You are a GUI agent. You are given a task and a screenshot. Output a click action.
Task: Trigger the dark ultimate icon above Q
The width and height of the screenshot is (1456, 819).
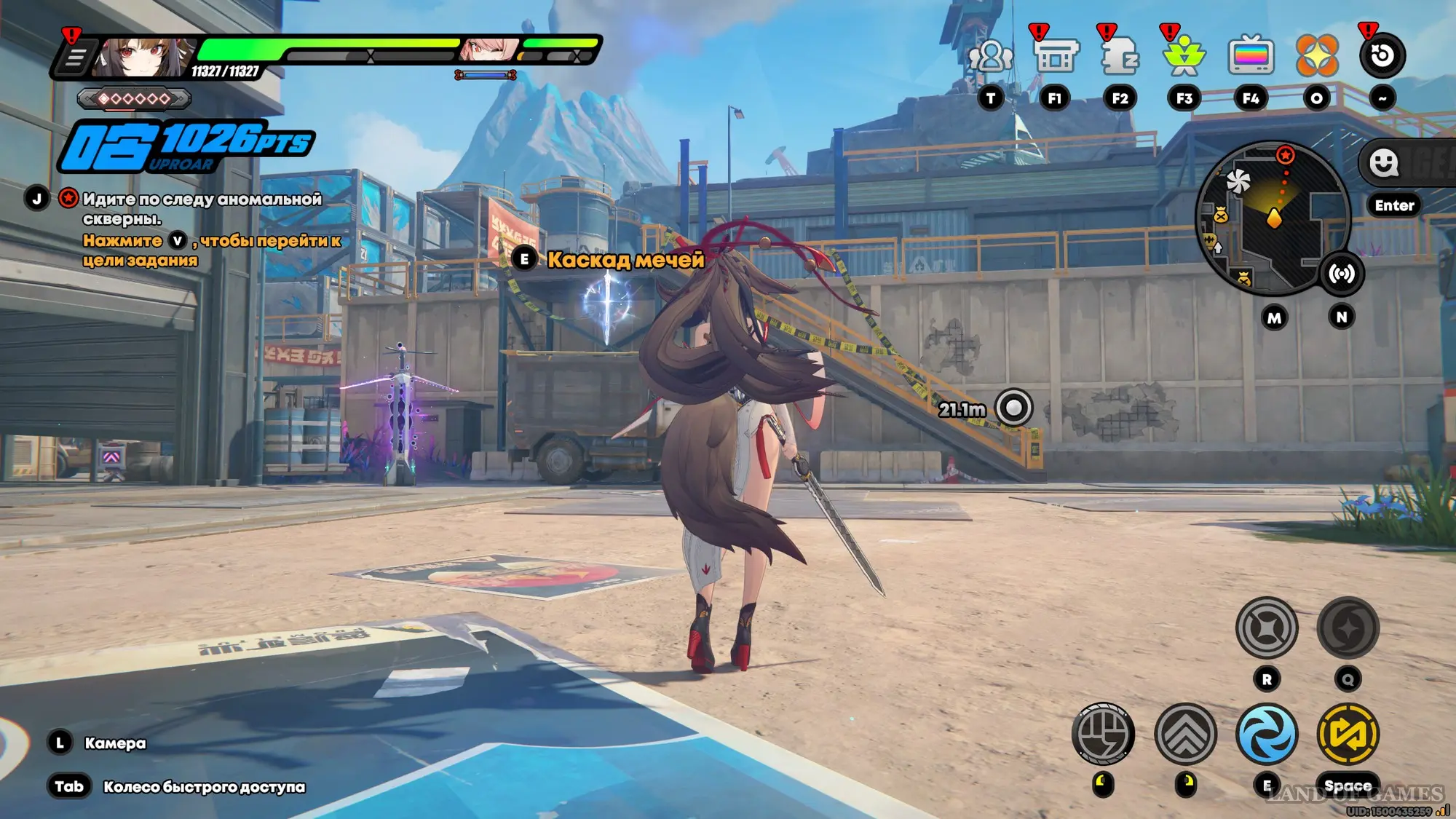1348,628
